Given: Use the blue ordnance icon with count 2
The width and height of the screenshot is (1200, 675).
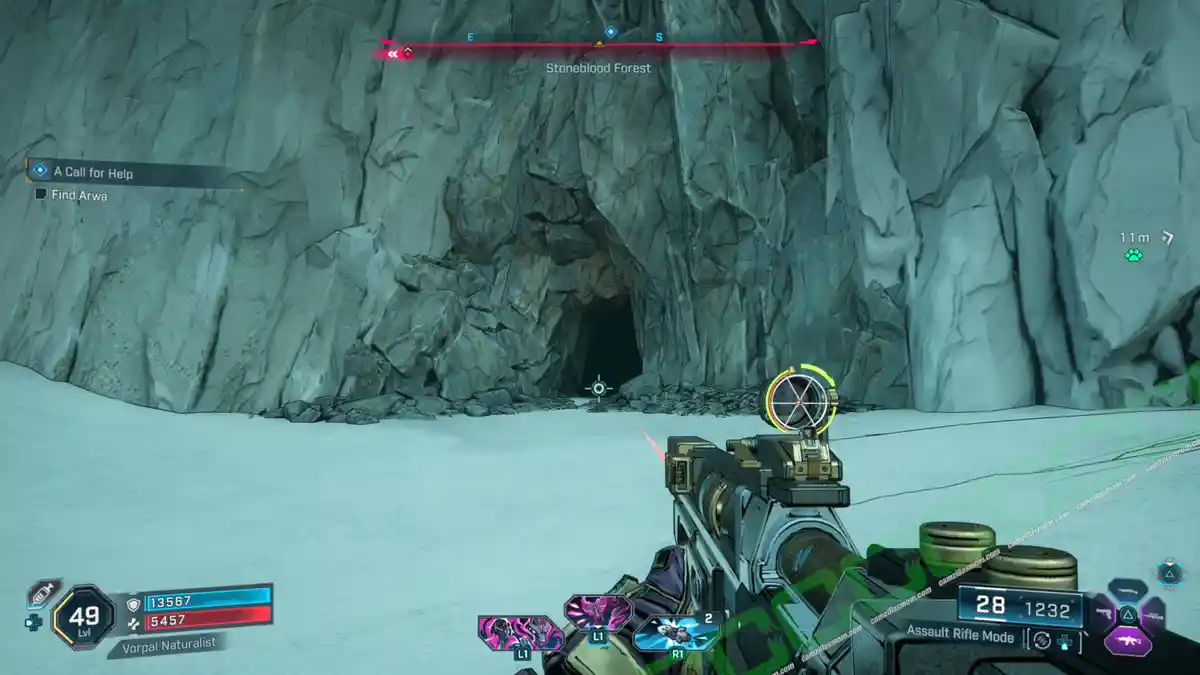Looking at the screenshot, I should 676,632.
